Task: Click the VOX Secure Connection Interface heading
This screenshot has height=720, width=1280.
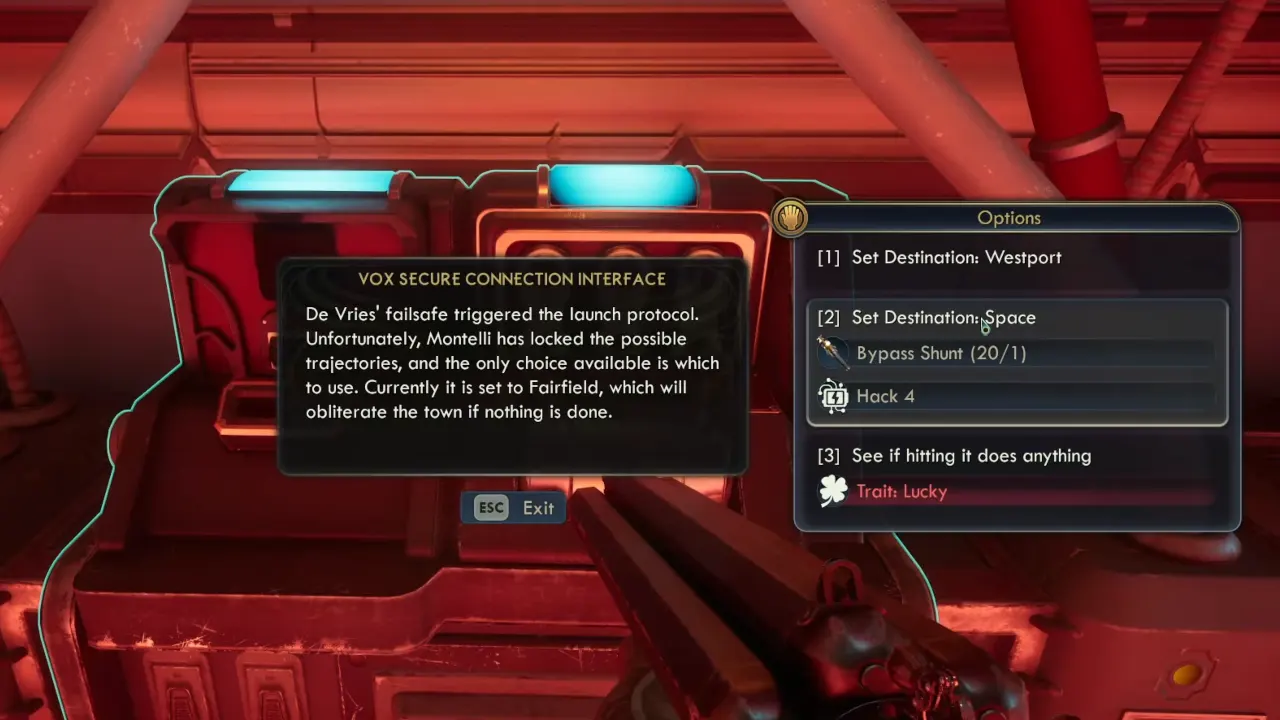Action: click(x=511, y=279)
